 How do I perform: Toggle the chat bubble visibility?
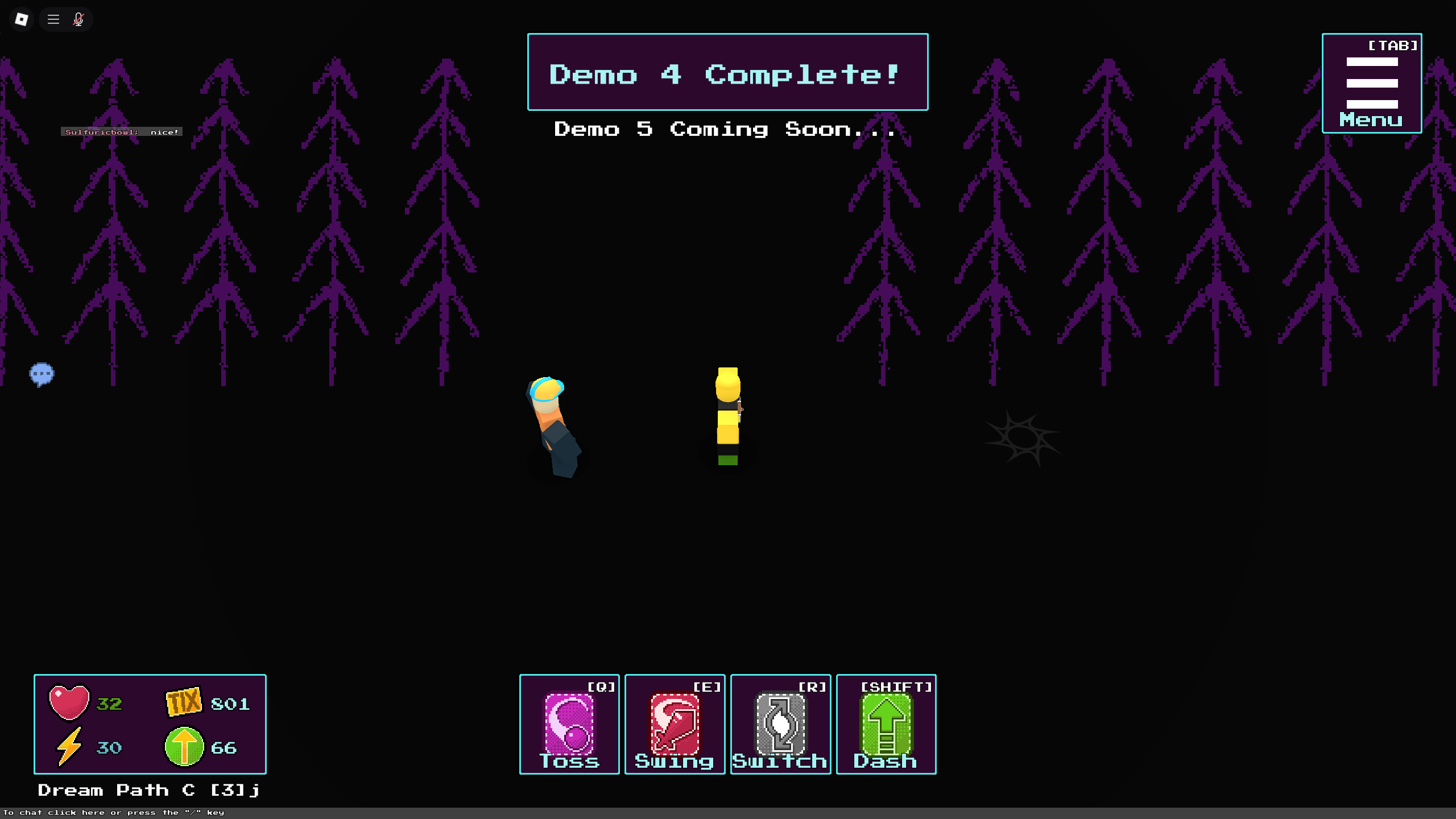(42, 374)
